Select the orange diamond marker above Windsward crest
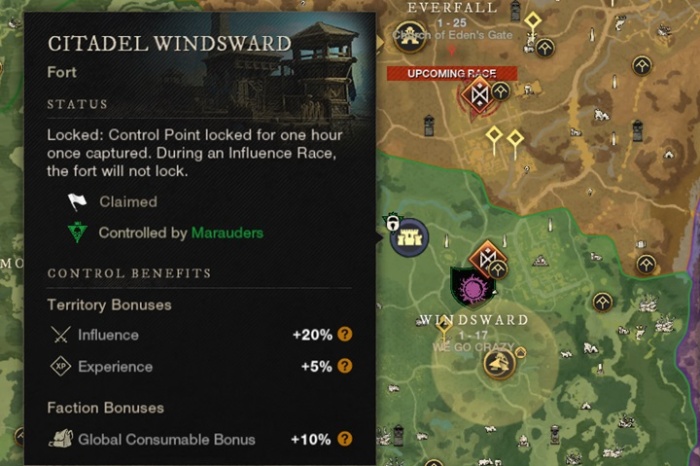Image resolution: width=700 pixels, height=466 pixels. click(489, 258)
